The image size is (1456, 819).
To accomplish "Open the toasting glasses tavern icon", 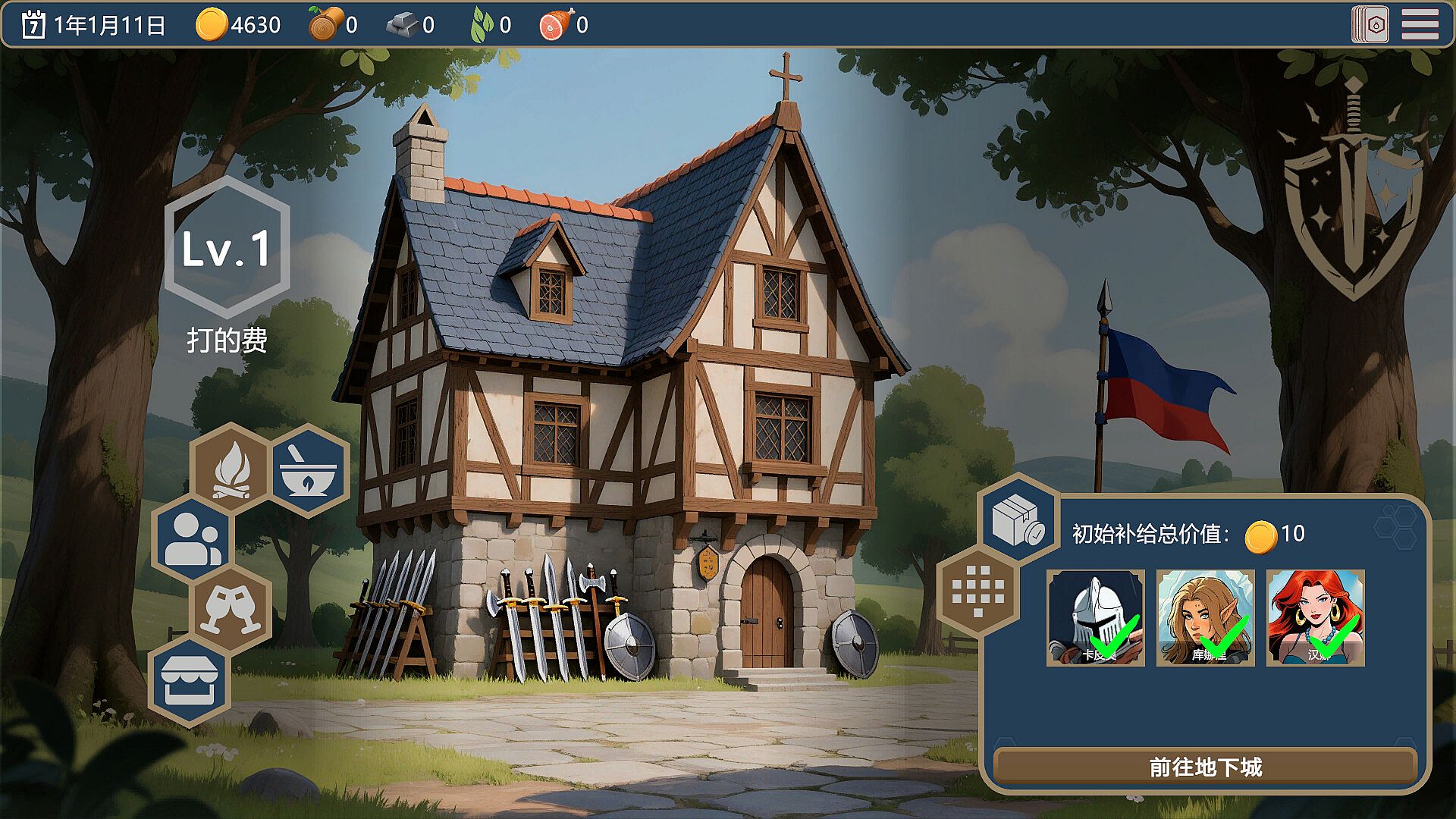I will click(231, 609).
